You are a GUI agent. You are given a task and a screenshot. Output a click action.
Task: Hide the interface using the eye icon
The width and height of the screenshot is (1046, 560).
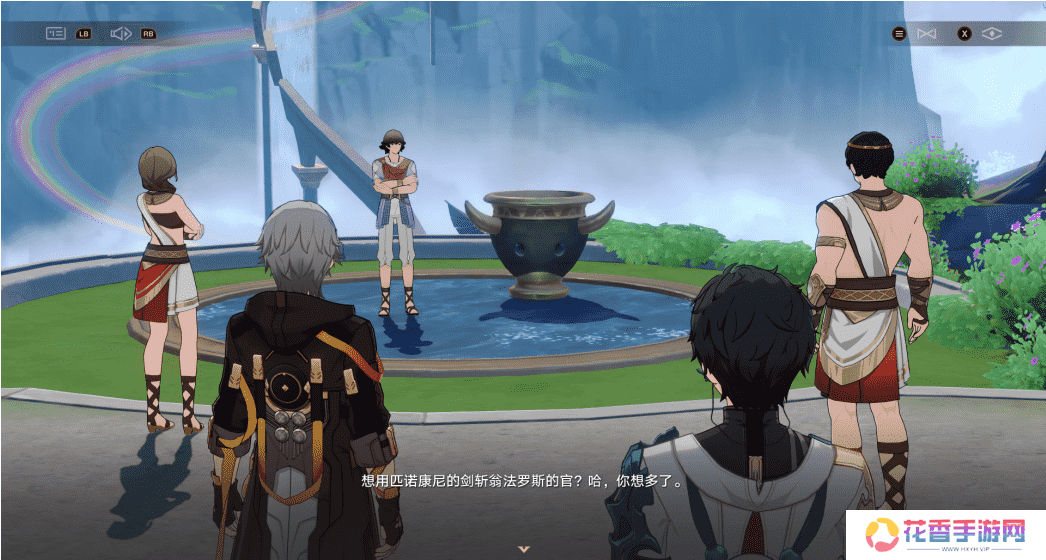pos(991,34)
